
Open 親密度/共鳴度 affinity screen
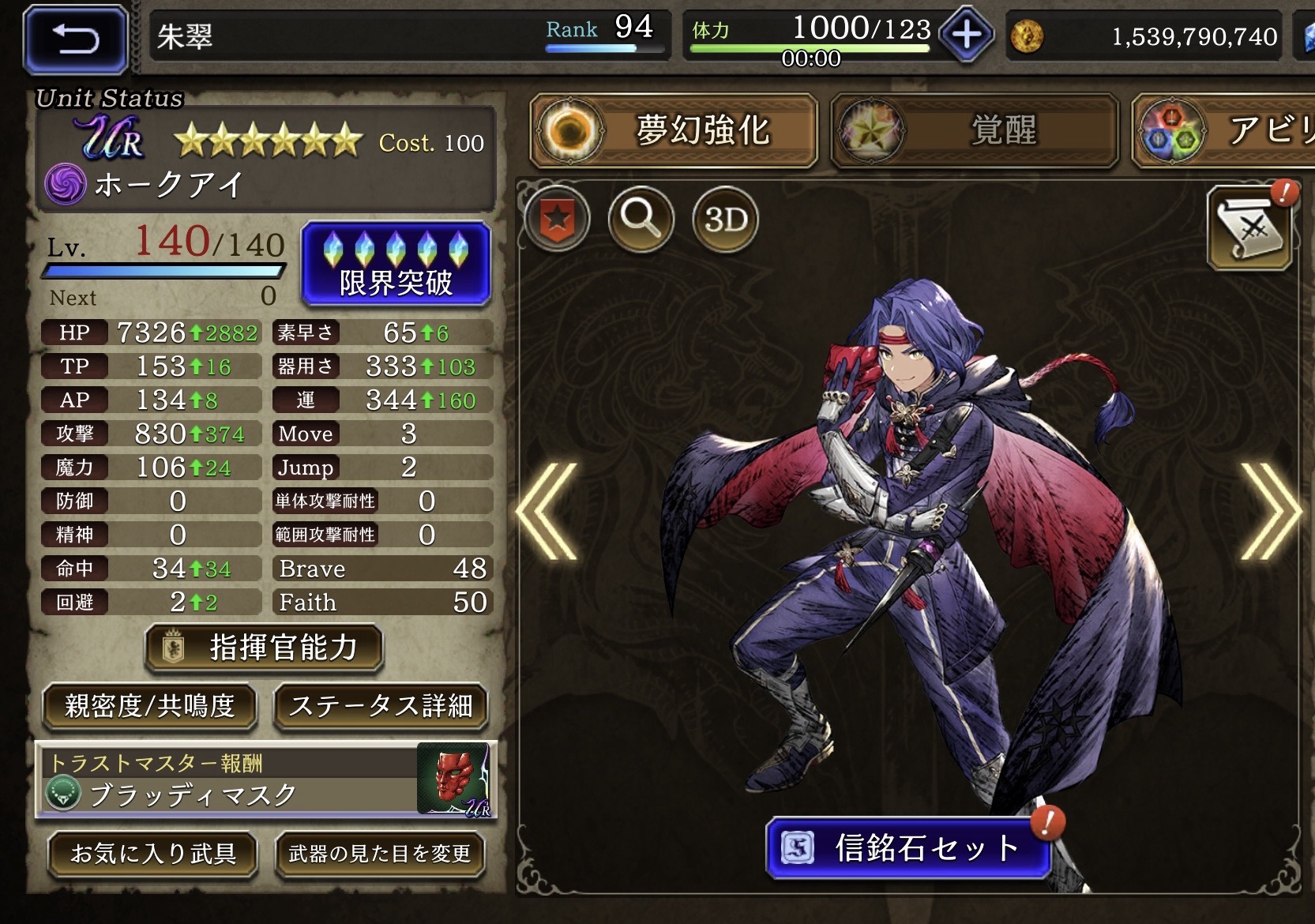pos(150,705)
